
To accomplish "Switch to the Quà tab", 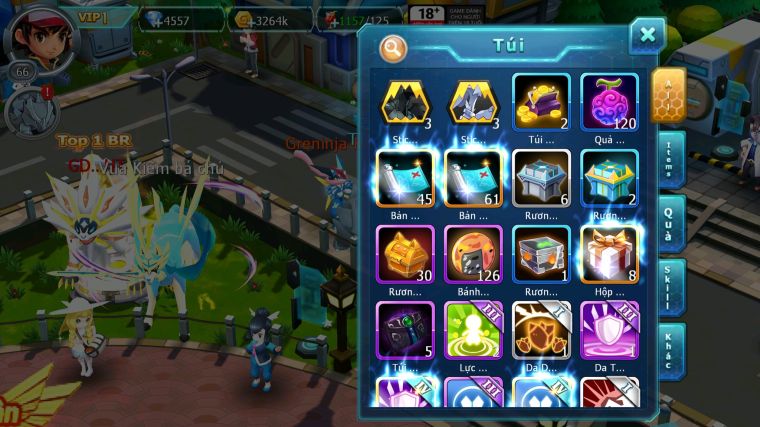I will click(670, 223).
